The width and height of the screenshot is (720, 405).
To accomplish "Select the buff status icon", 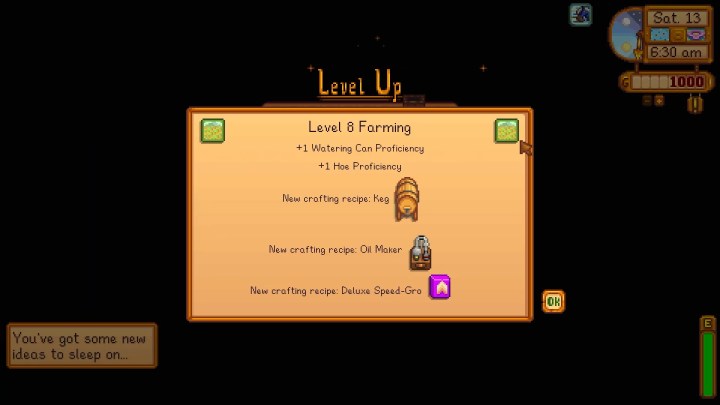I will (581, 15).
